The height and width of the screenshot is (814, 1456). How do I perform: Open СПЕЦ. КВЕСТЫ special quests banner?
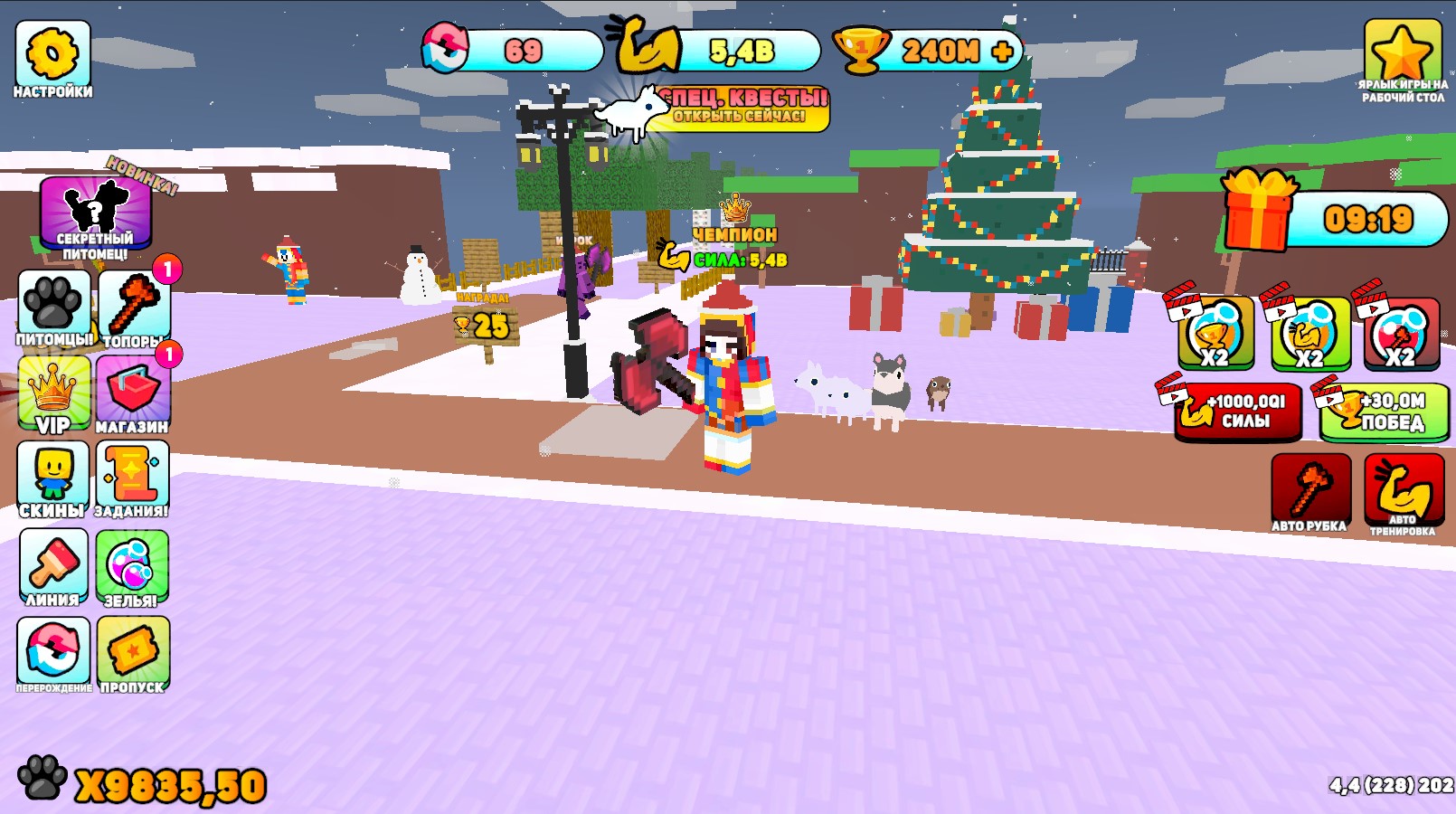pyautogui.click(x=744, y=106)
